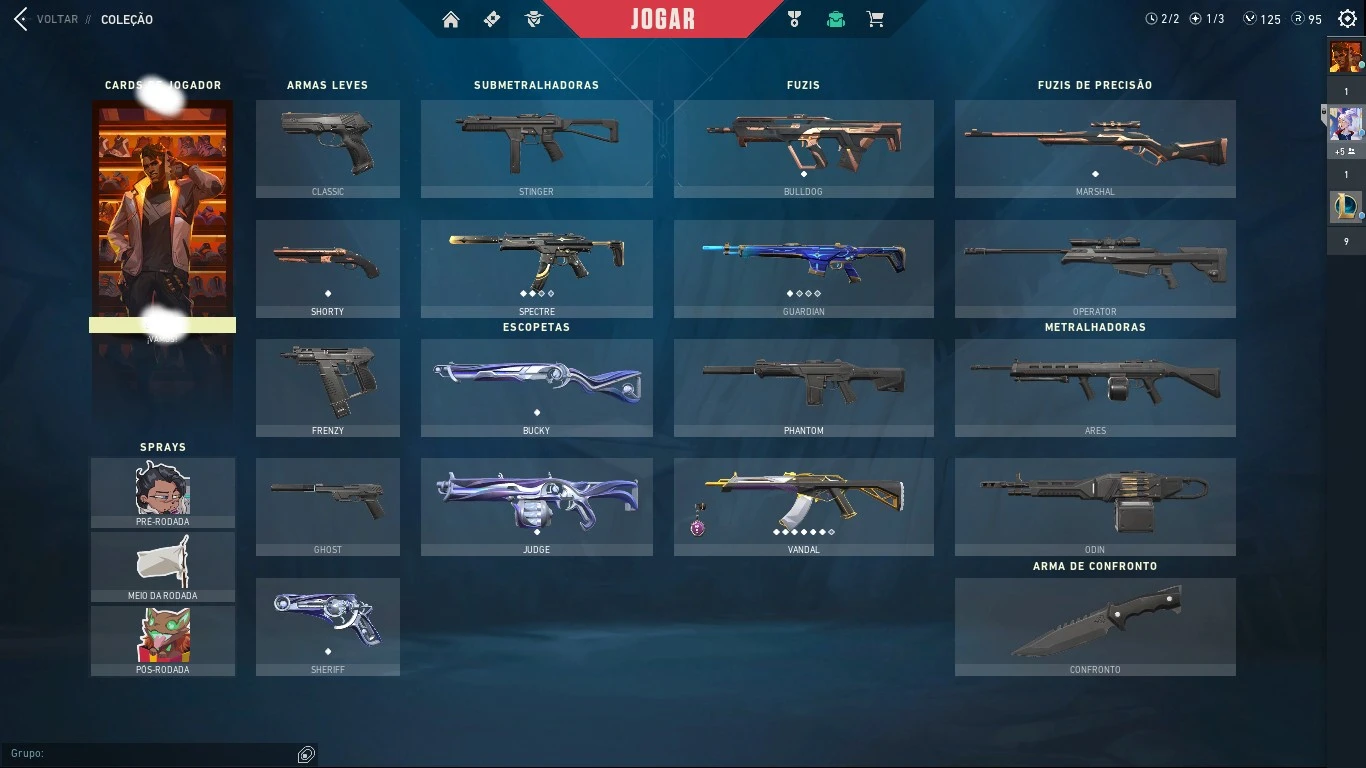Open the Agents section icon
This screenshot has height=768, width=1366.
[534, 18]
